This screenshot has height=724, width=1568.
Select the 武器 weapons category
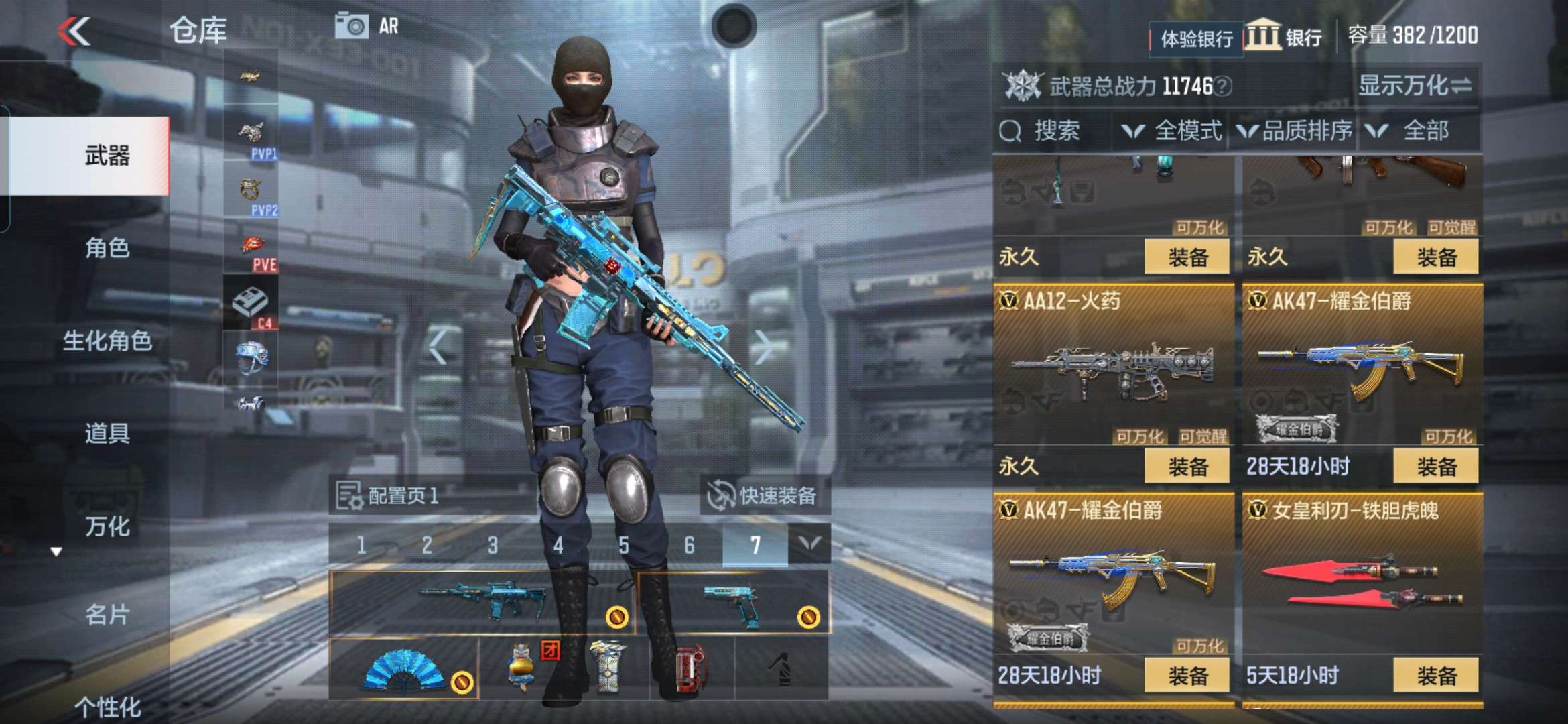[107, 156]
